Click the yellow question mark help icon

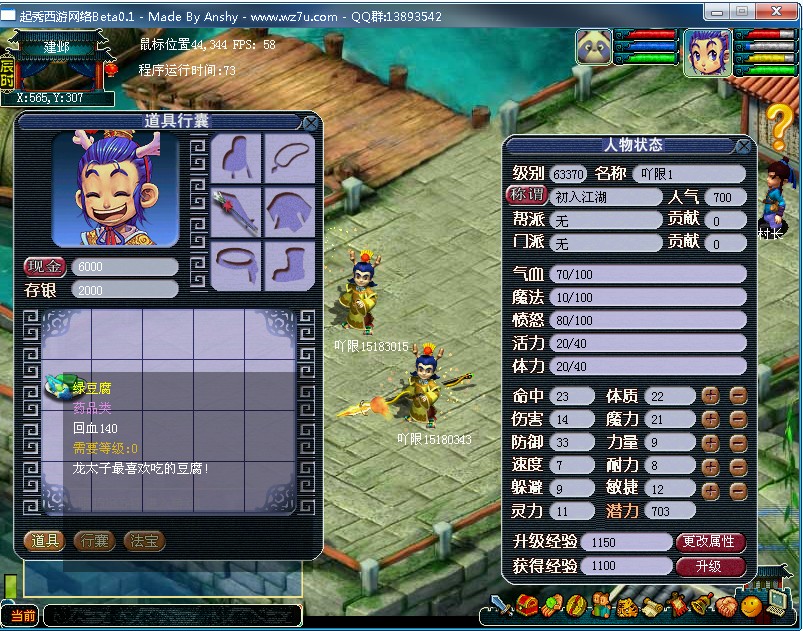click(x=780, y=127)
